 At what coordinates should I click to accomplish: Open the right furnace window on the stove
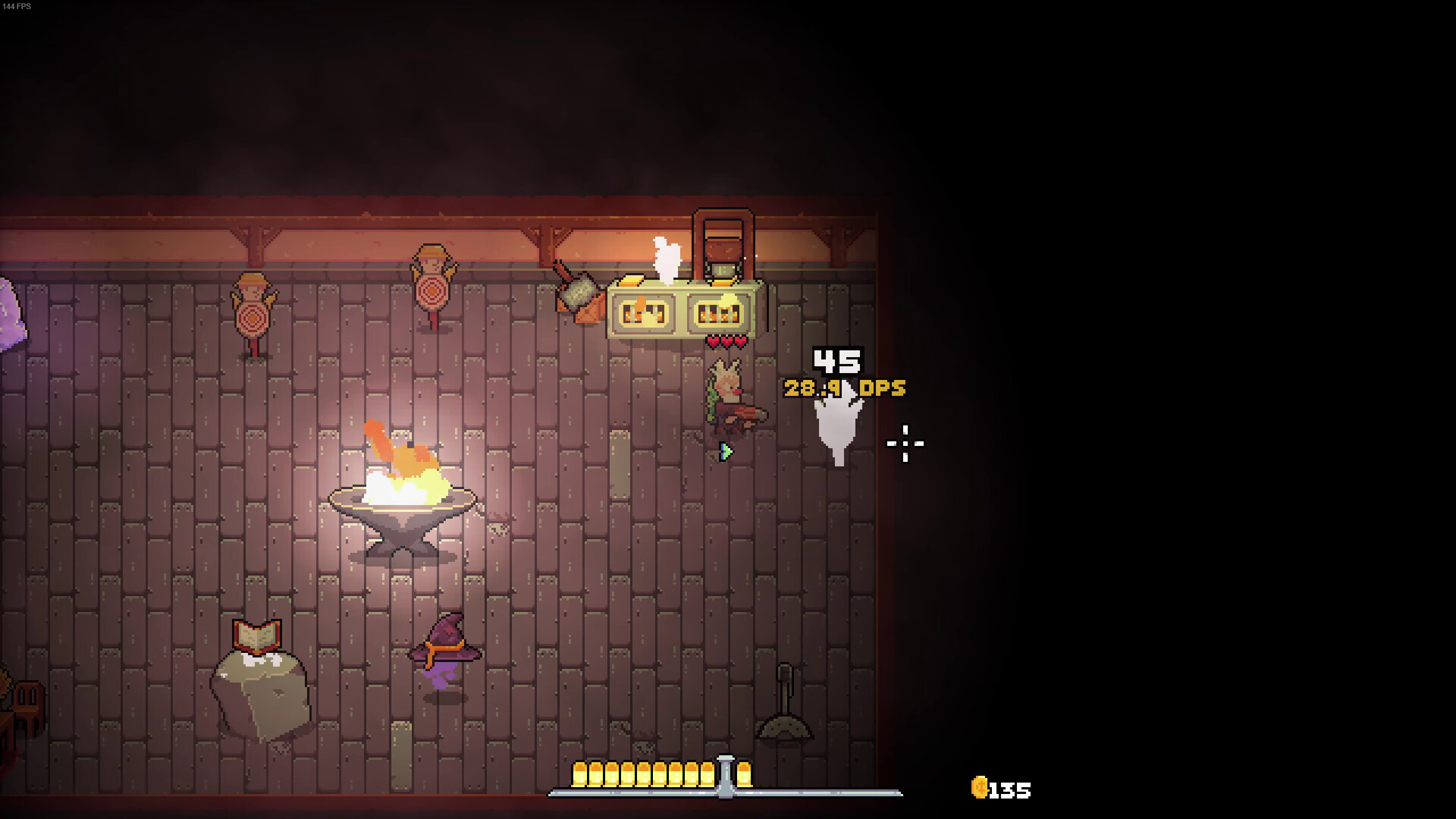pyautogui.click(x=716, y=311)
